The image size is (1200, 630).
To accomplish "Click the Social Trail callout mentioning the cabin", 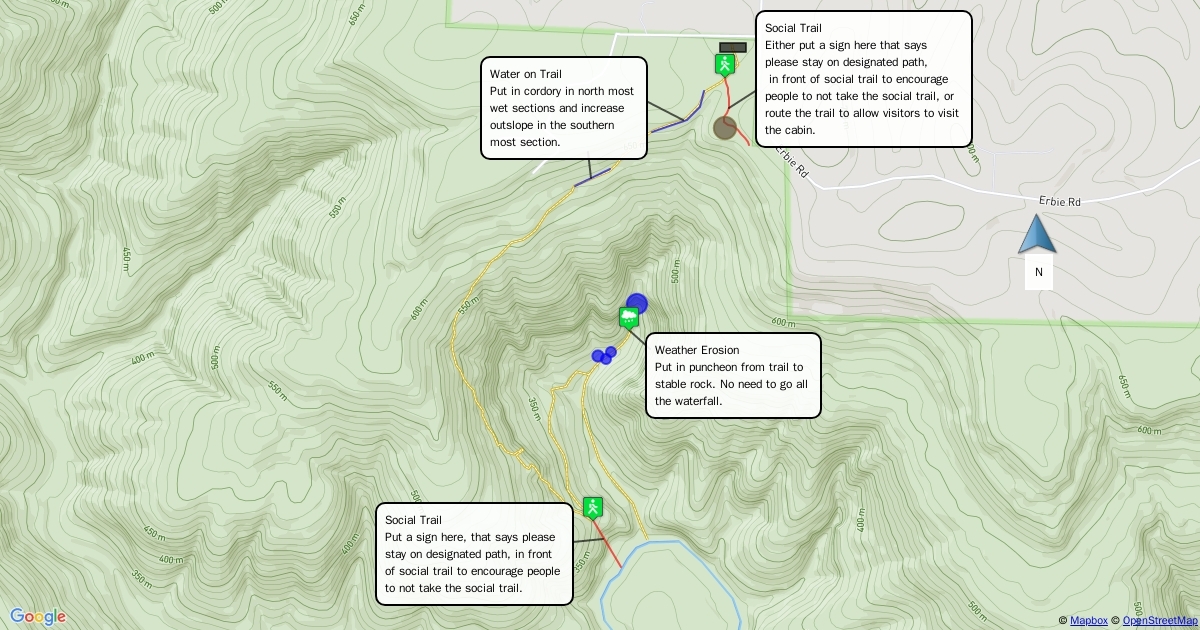I will 863,79.
